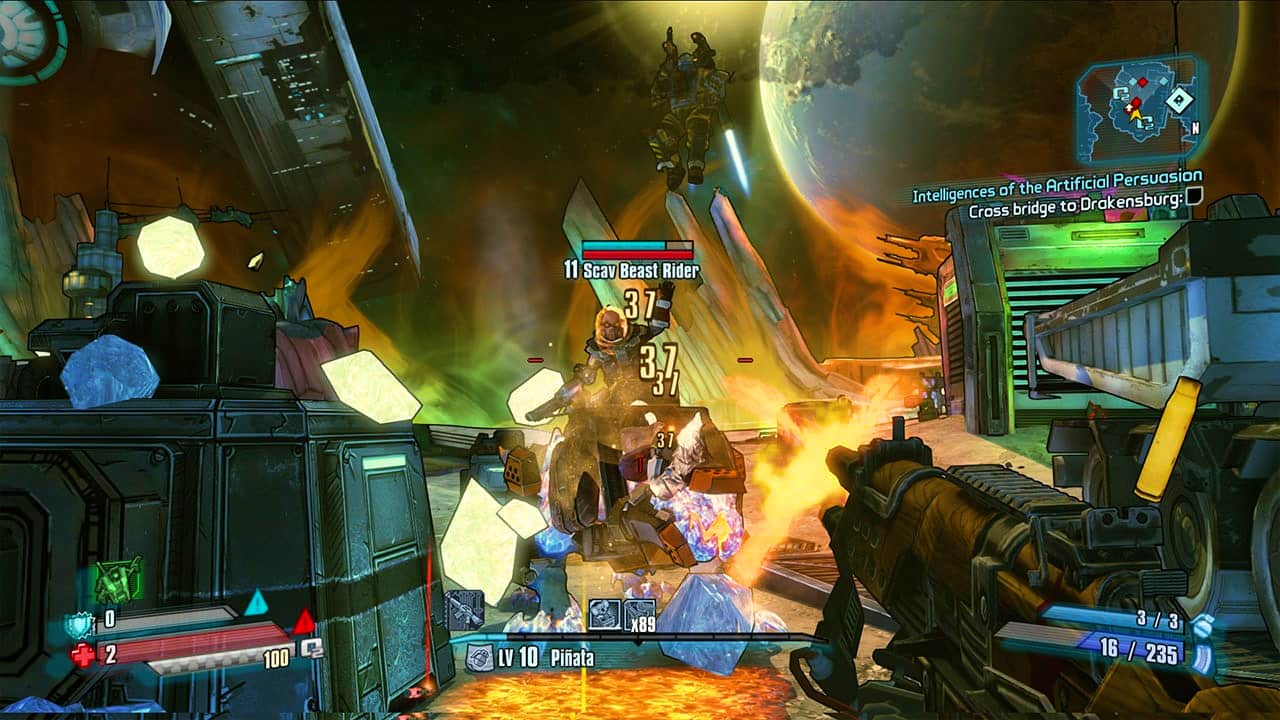
Task: Tick the Cross bridge to Drakensburg checkbox
Action: [1193, 196]
